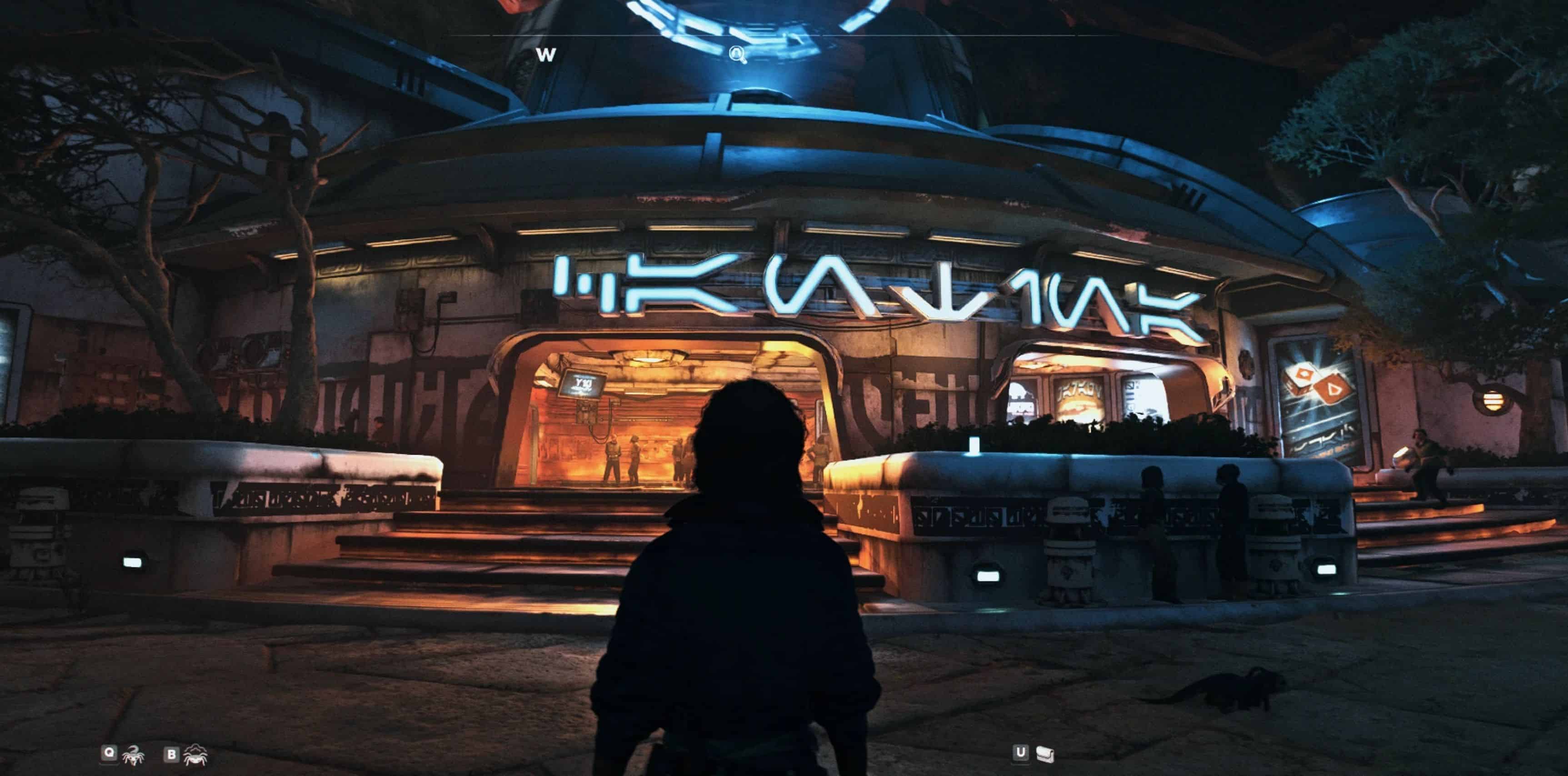The height and width of the screenshot is (776, 1568).
Task: Activate the crouching Nix command icon
Action: 195,755
